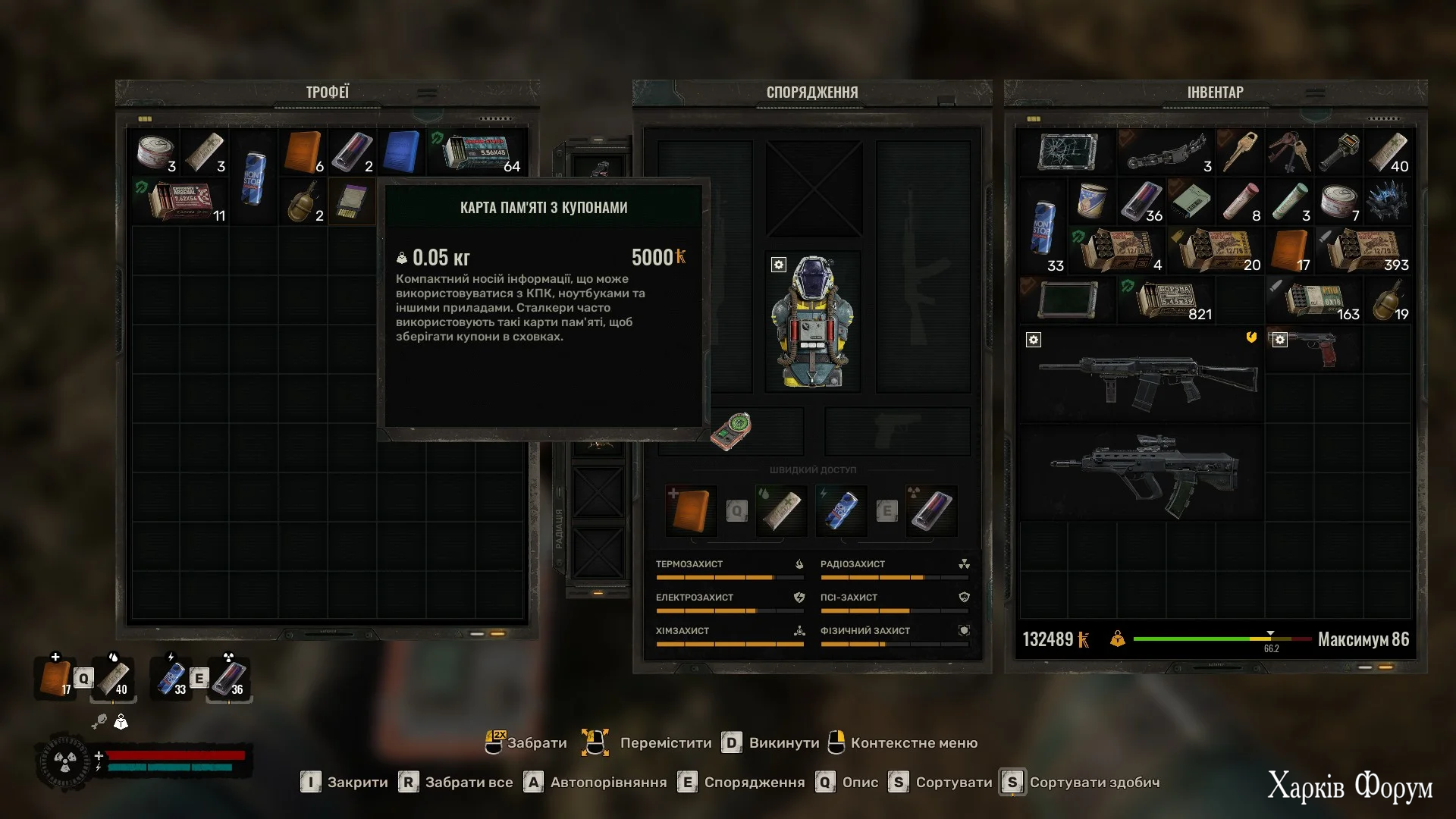Screen dimensions: 1456x819
Task: Select the inventory energy drink stack of 36
Action: tap(1141, 202)
